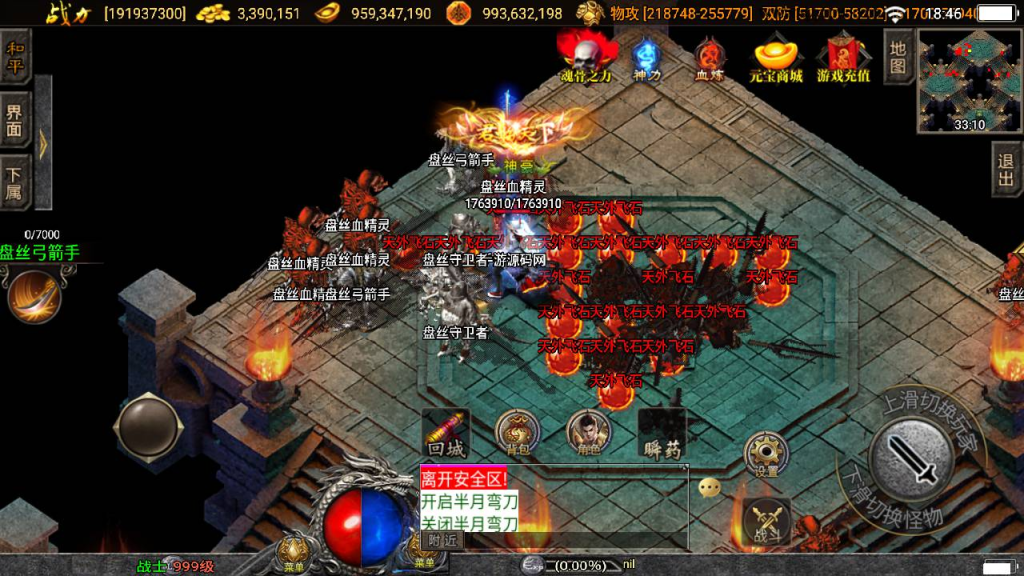
Task: Activate the 战斗 crossed-swords combat button
Action: (767, 521)
